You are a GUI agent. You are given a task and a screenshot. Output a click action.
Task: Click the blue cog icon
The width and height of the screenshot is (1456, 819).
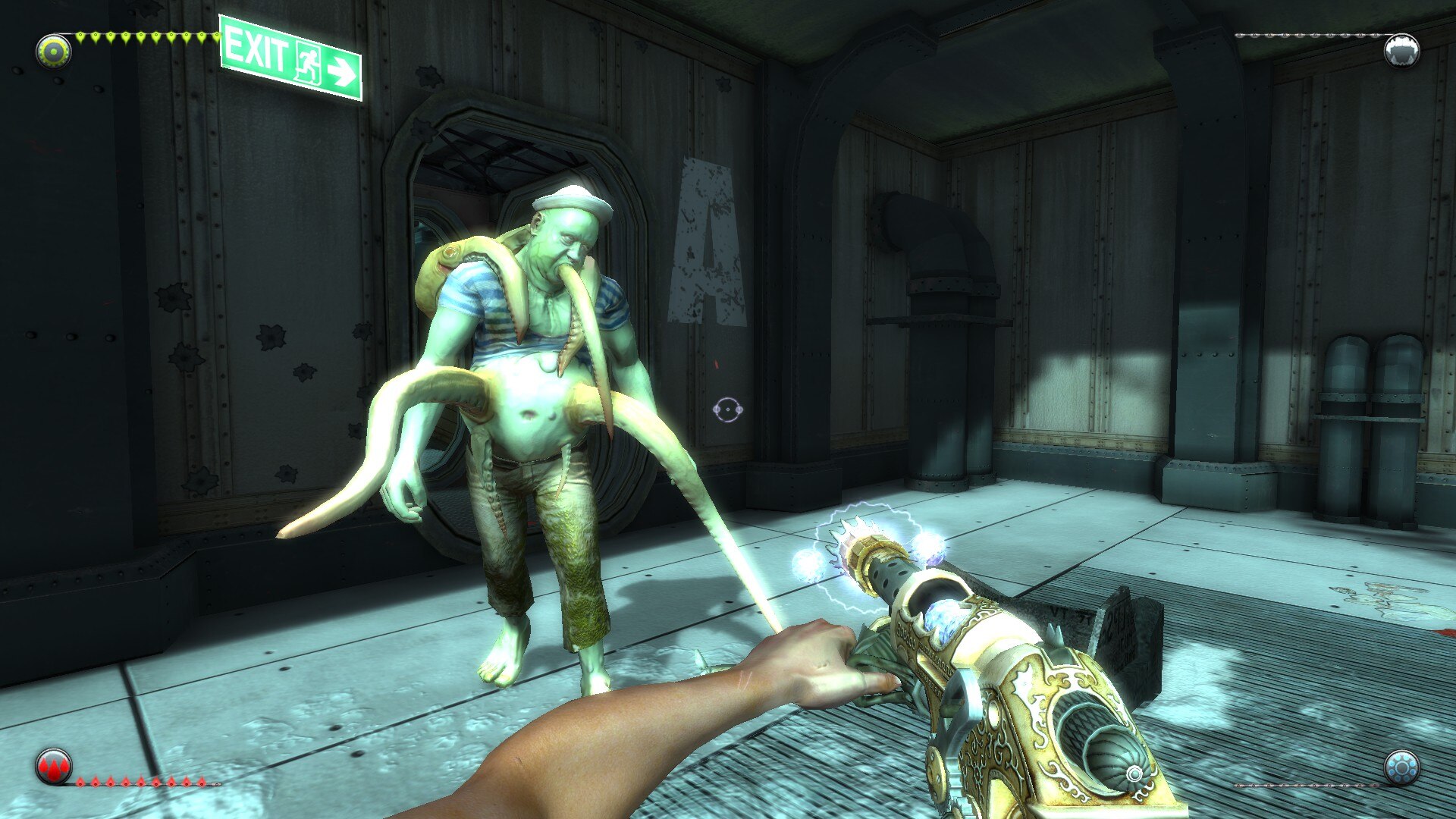pyautogui.click(x=1401, y=767)
